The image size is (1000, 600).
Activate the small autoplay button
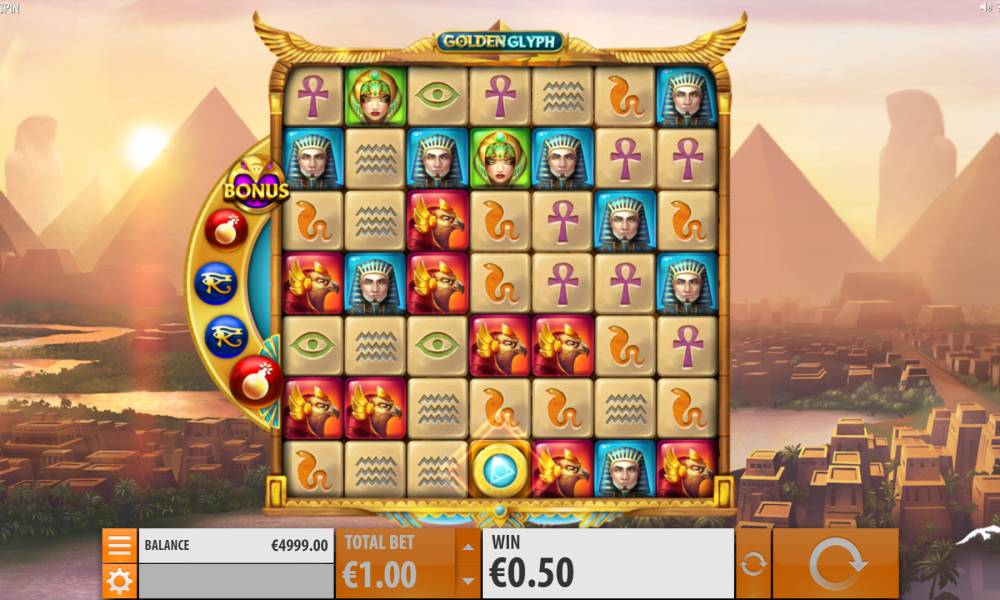tap(753, 563)
